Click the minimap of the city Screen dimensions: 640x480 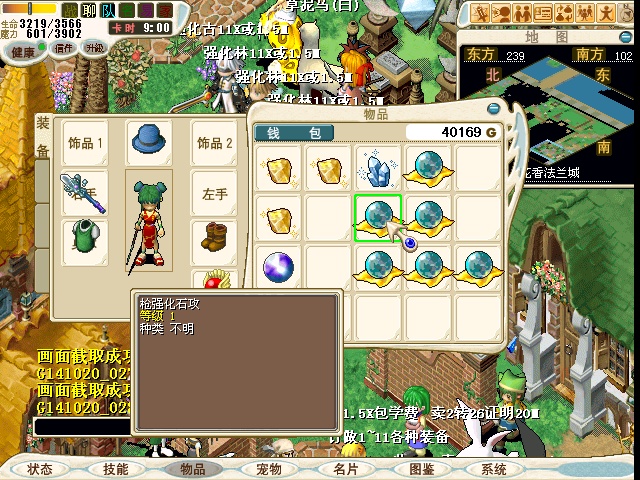(545, 112)
